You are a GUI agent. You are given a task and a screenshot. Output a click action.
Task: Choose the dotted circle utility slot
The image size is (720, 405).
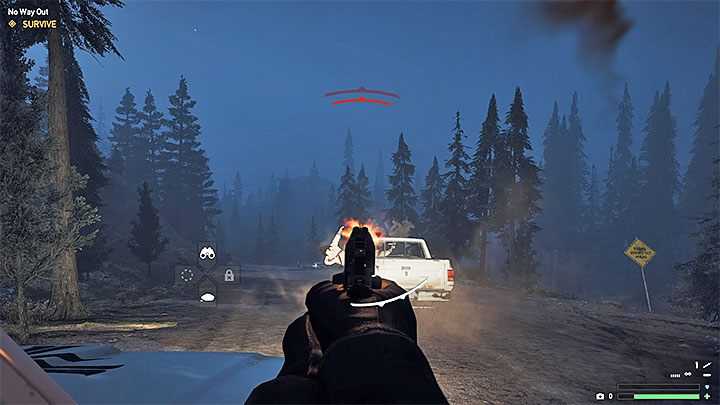[187, 275]
